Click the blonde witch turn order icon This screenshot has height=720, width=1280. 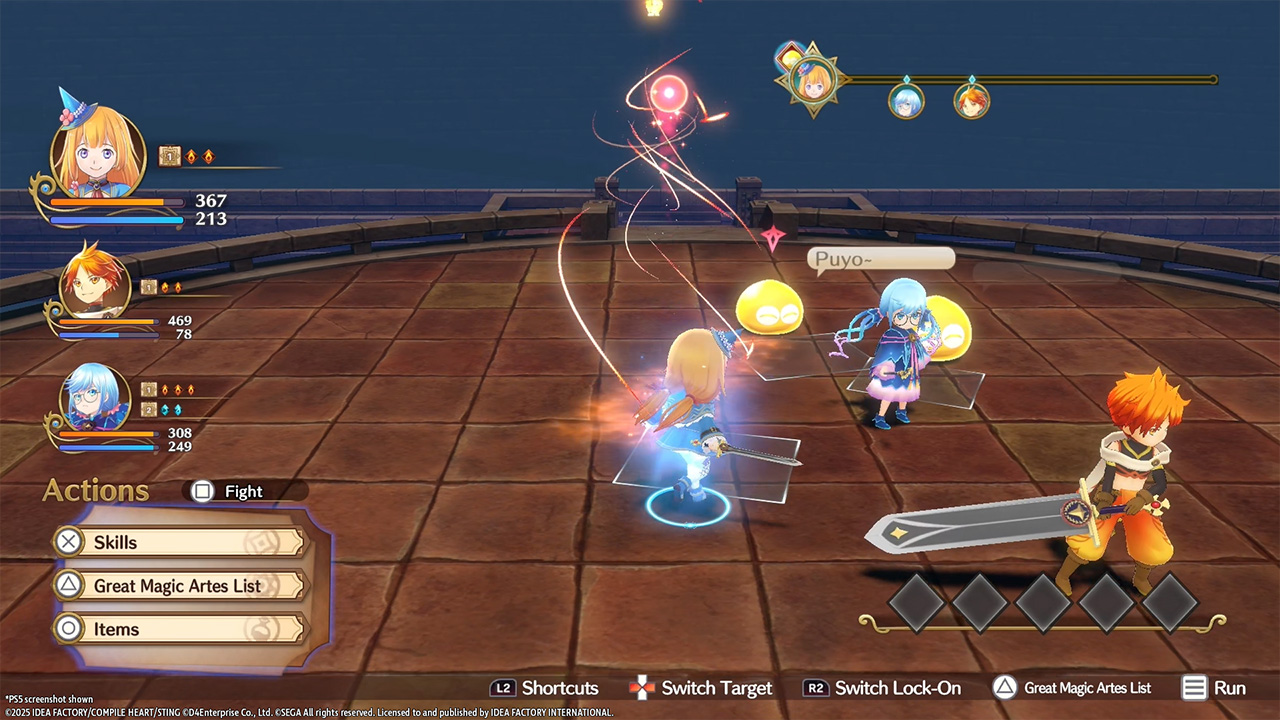[x=812, y=80]
